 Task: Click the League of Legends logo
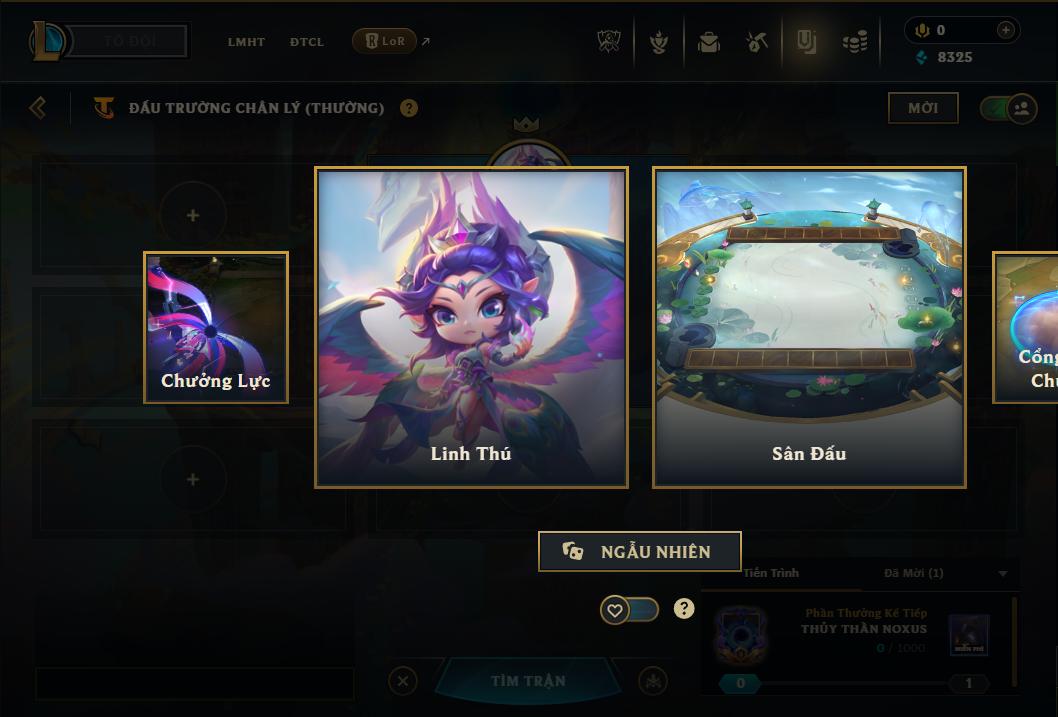tap(49, 41)
